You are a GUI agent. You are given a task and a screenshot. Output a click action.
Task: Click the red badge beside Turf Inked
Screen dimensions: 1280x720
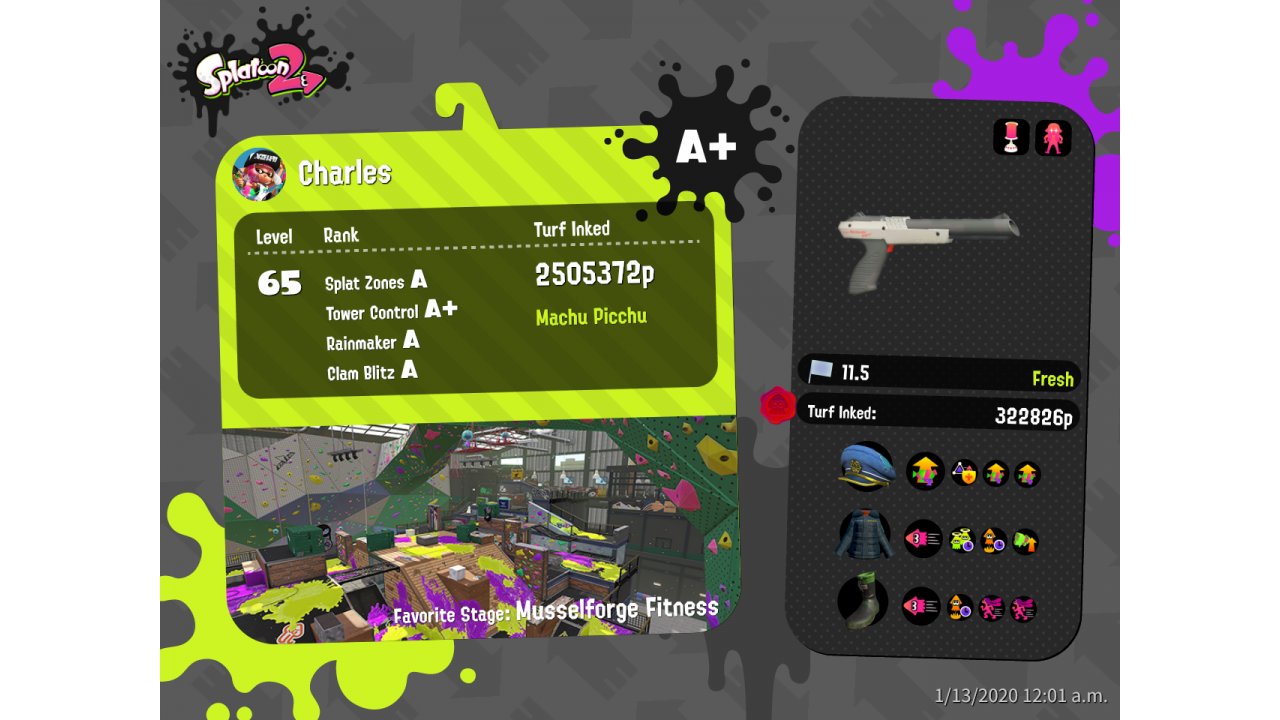777,405
